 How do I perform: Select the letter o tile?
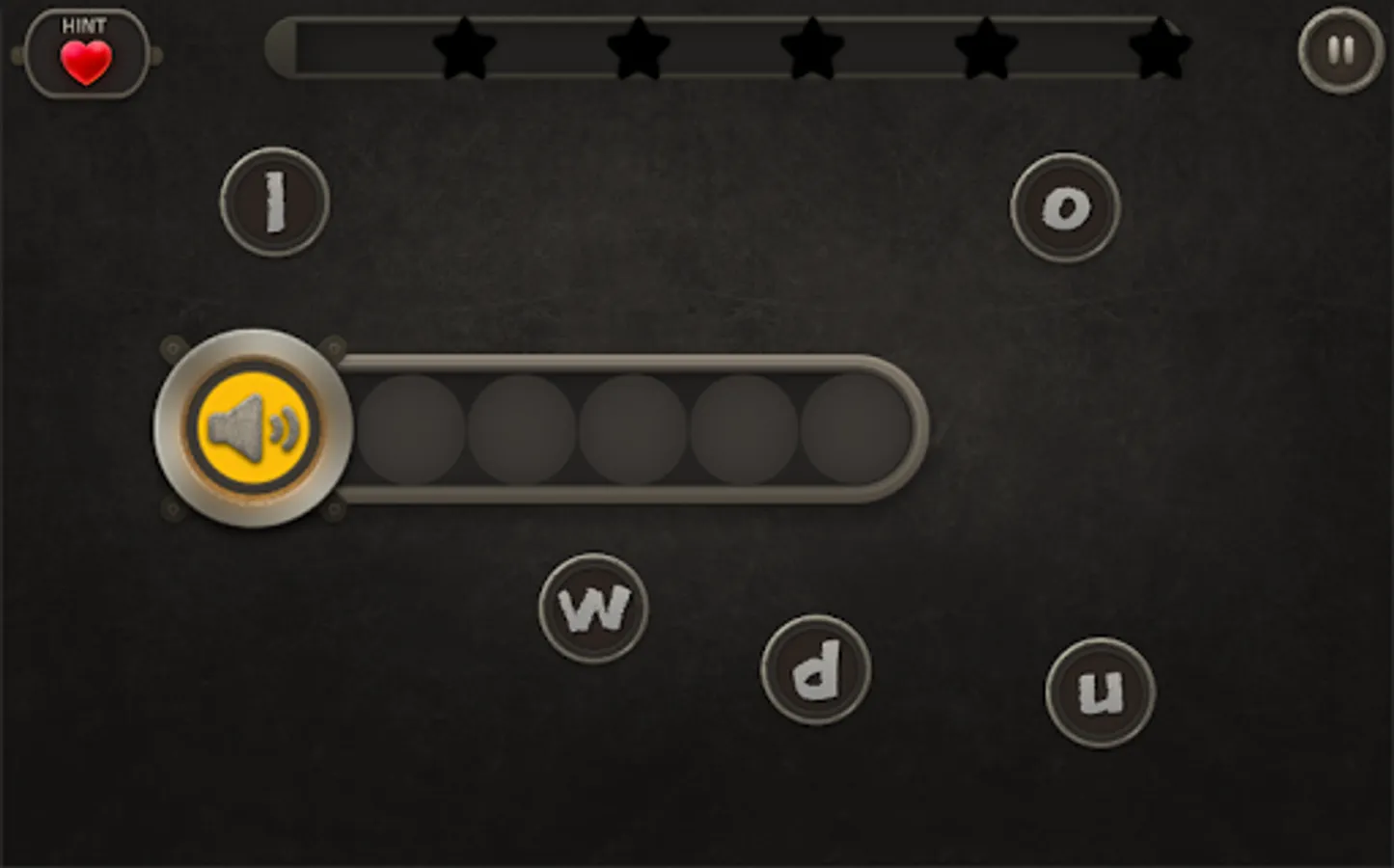pos(1064,207)
